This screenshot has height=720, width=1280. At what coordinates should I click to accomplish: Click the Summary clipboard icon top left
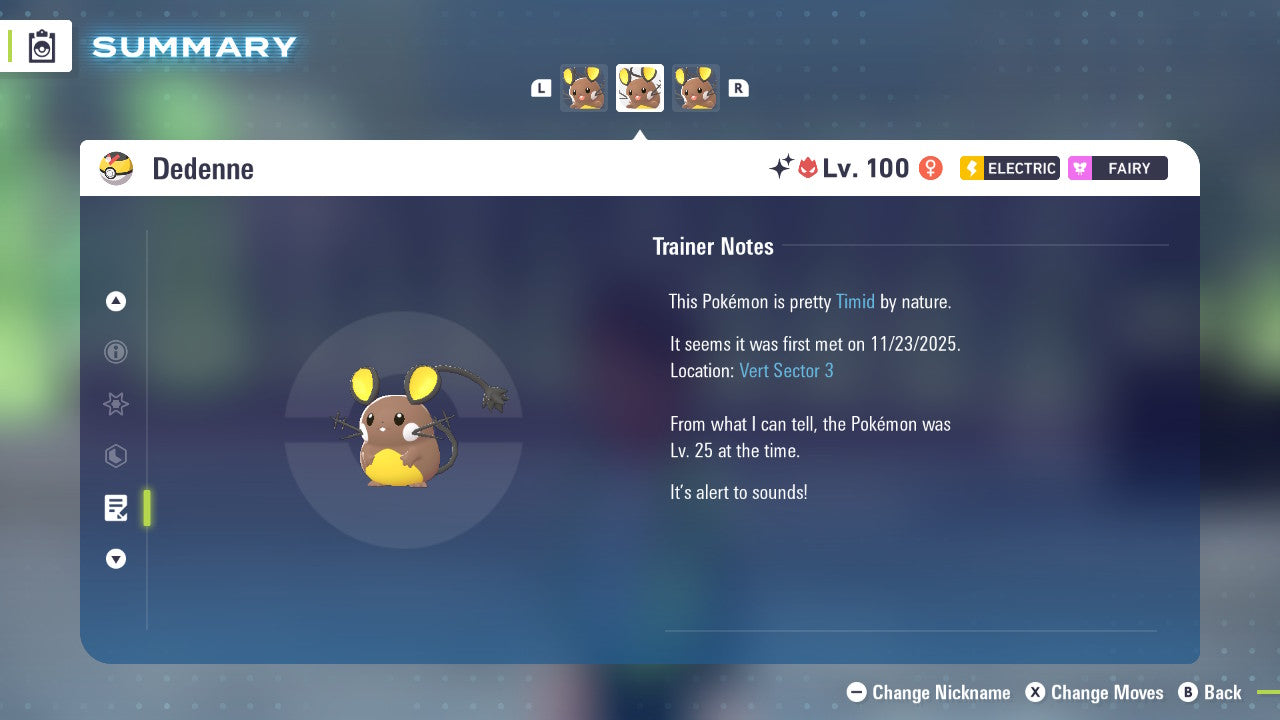[x=42, y=46]
